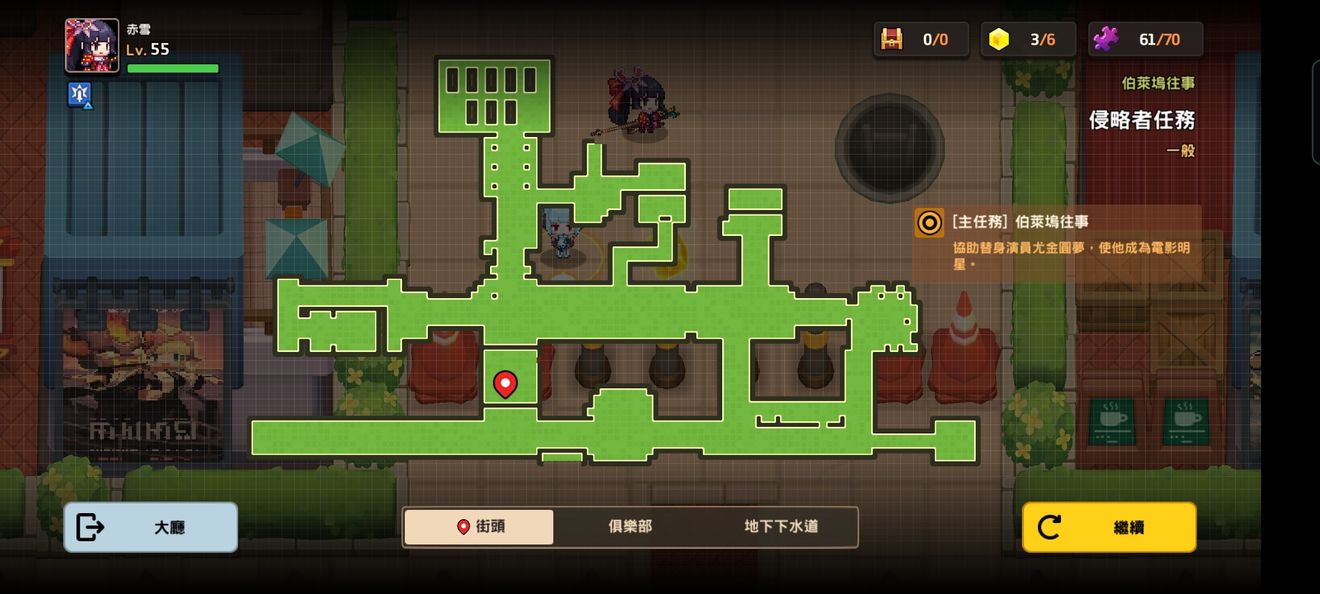Switch to the 地下下水道 map tab
Screen dimensions: 1320x594
[781, 527]
